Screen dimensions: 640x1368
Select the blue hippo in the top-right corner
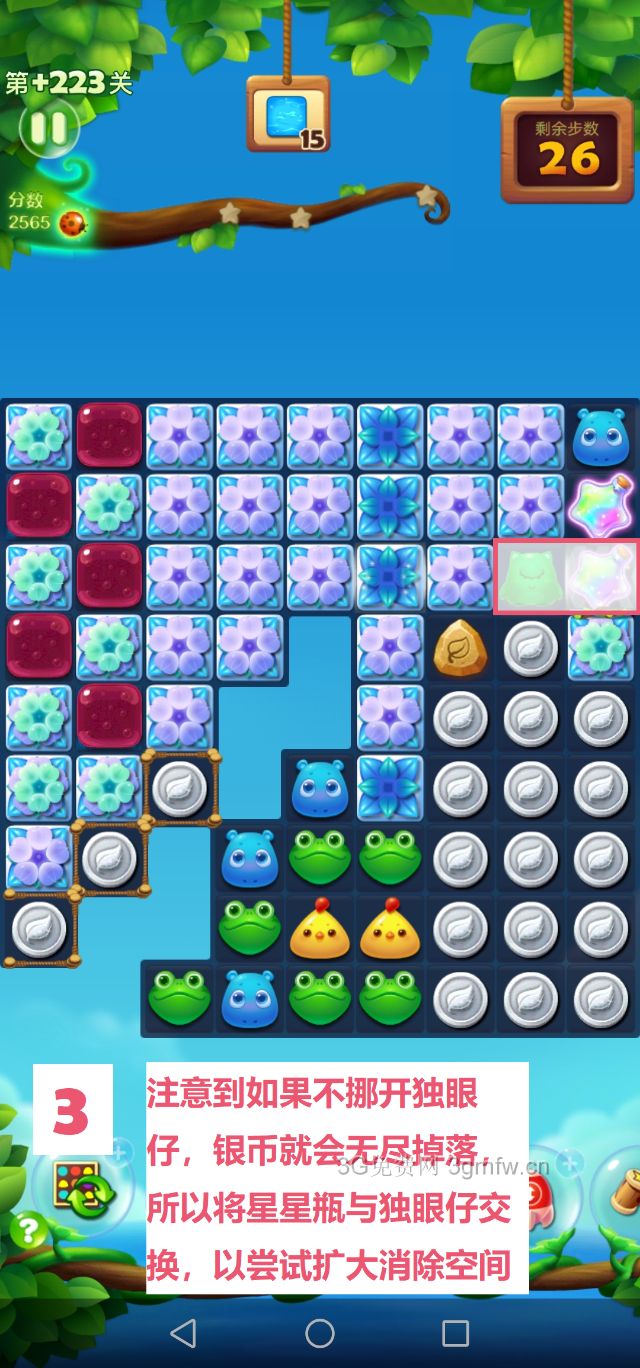pos(600,437)
